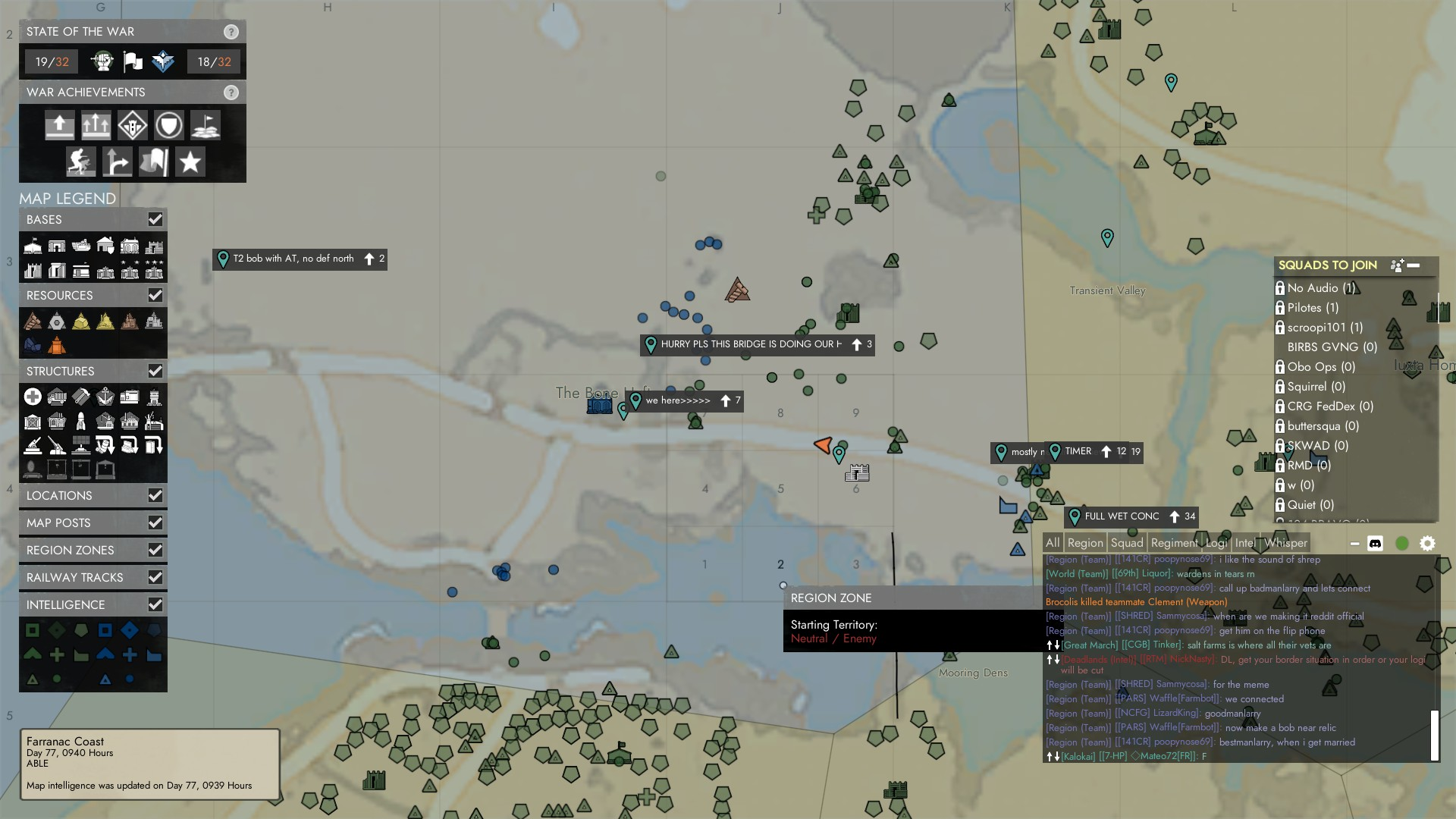This screenshot has height=819, width=1456.
Task: Toggle Map Posts checkbox
Action: 155,522
